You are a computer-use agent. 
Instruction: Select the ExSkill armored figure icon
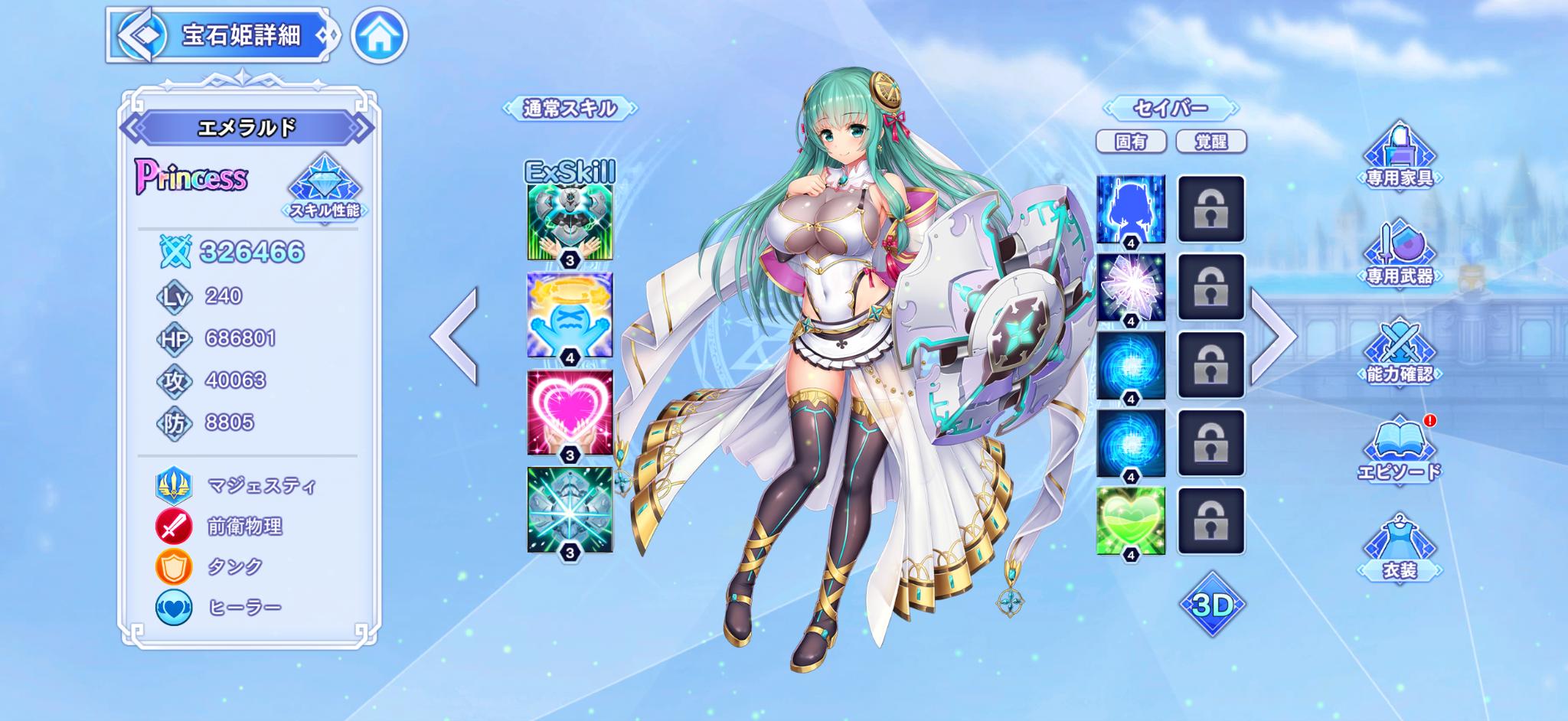pos(570,222)
